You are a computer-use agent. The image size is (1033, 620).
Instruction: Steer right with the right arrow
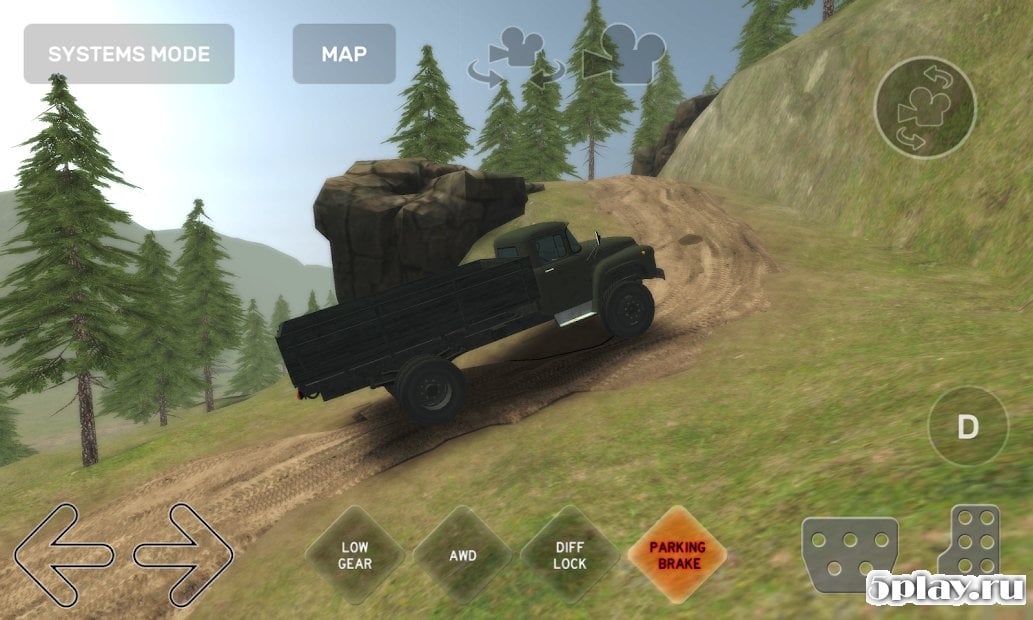(x=184, y=554)
